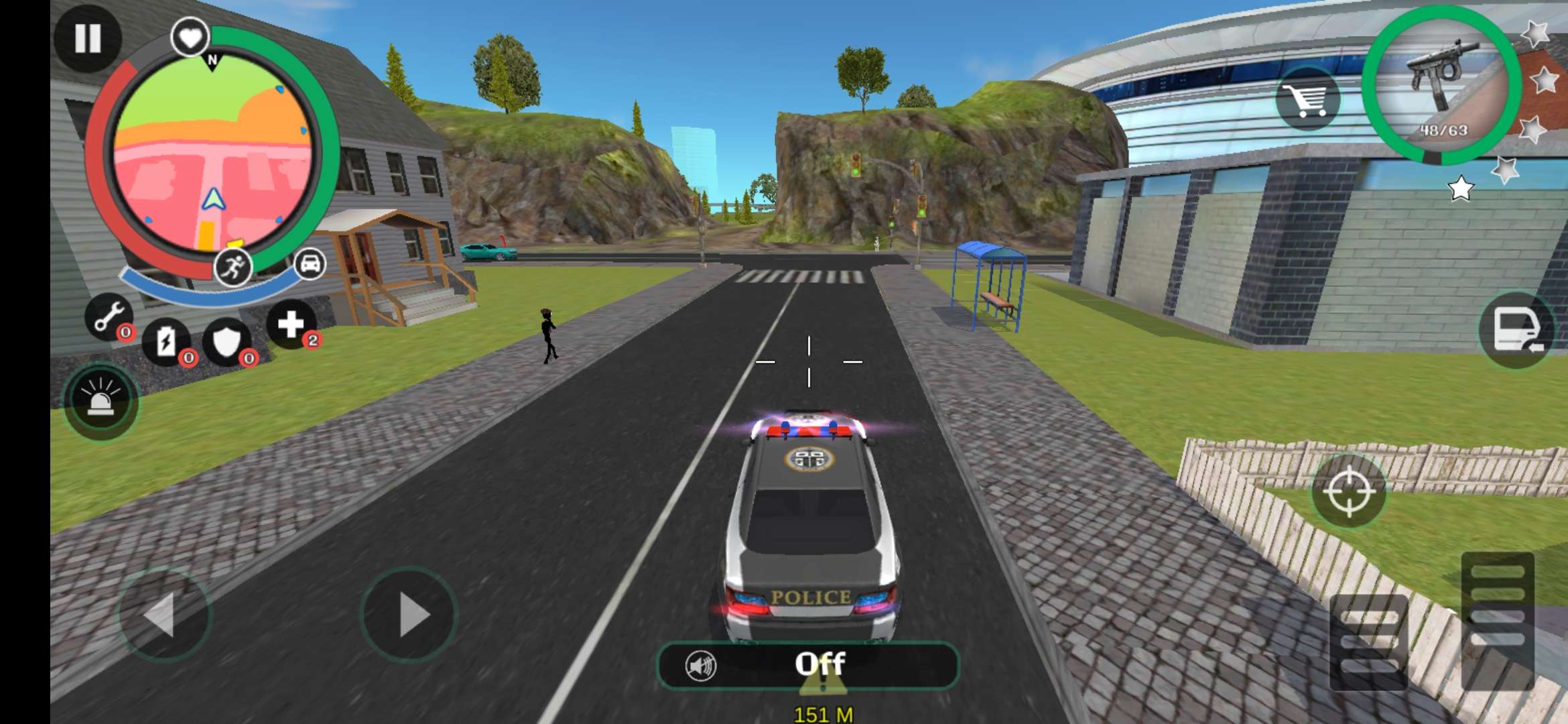Pause the game

click(88, 38)
